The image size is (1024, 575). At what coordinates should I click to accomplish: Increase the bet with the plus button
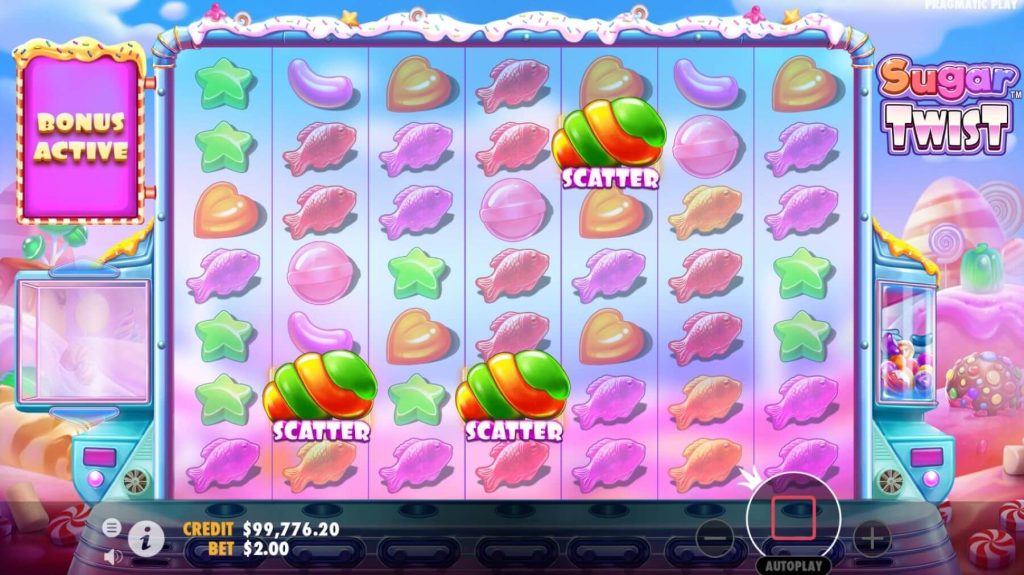871,539
